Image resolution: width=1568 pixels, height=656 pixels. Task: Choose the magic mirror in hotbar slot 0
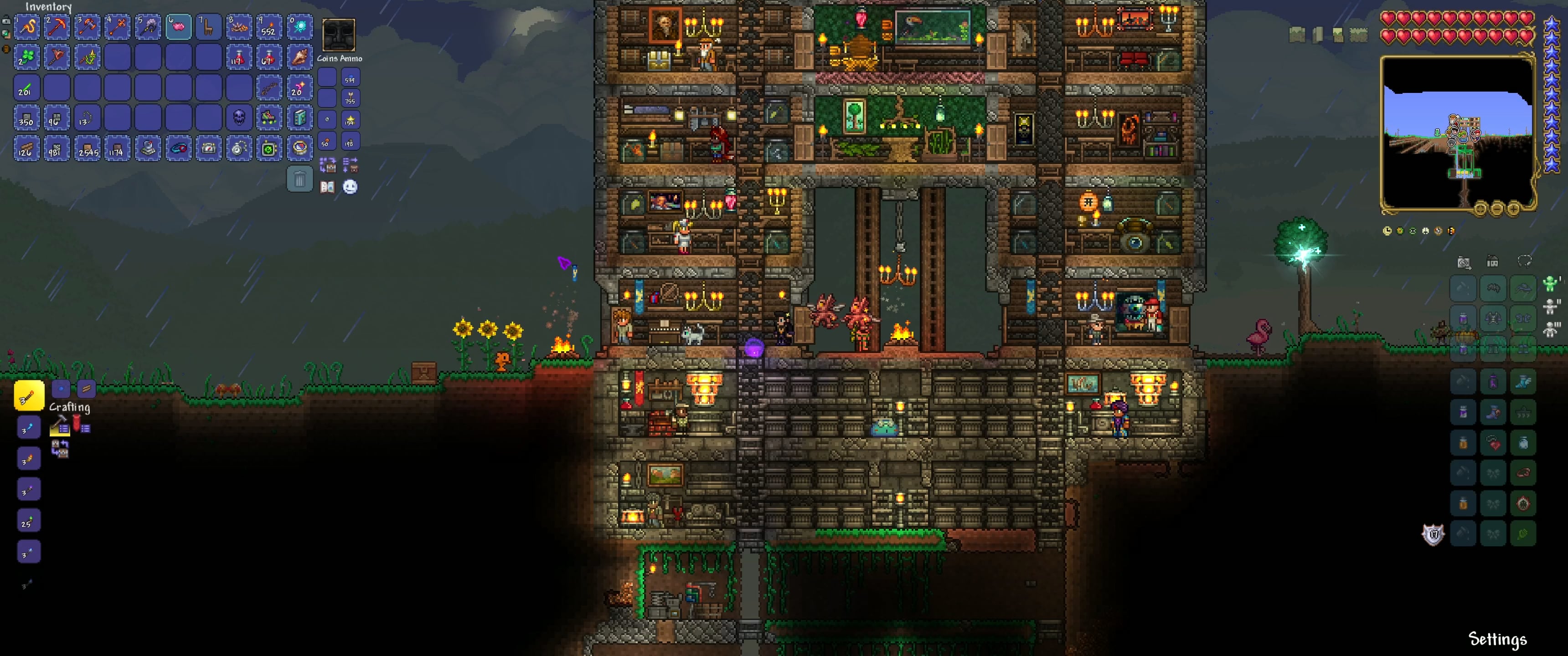(299, 27)
